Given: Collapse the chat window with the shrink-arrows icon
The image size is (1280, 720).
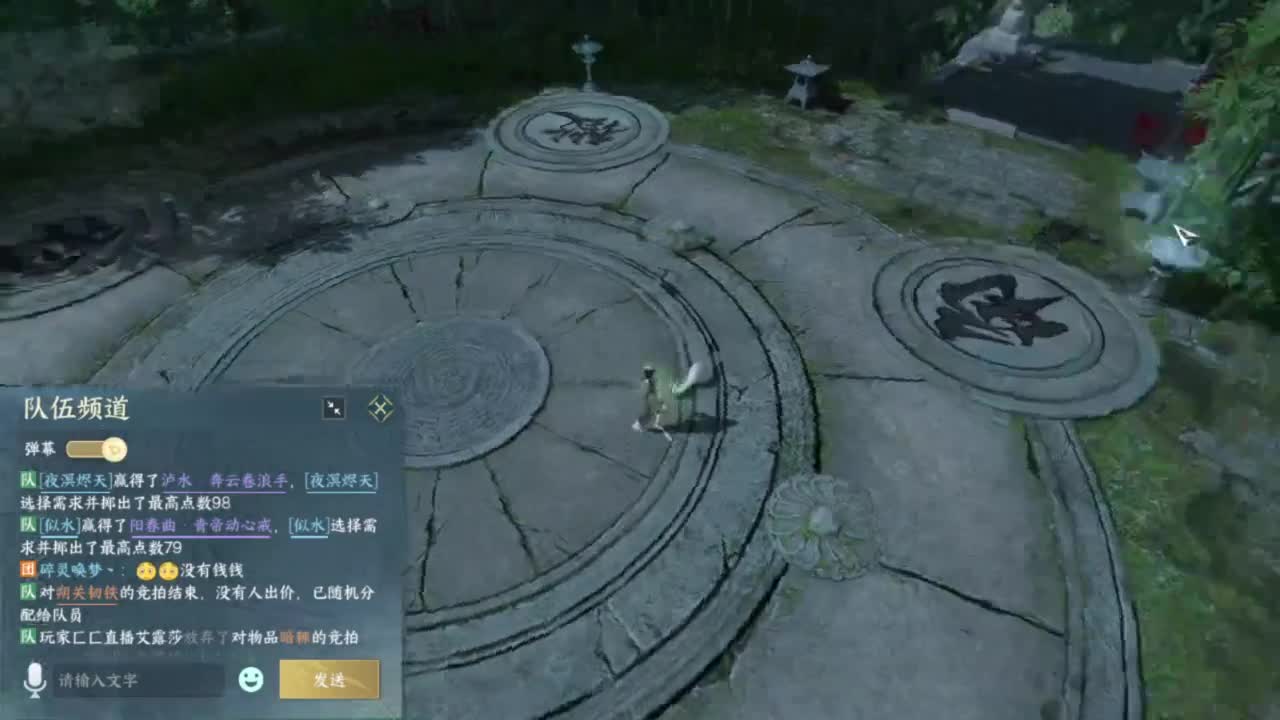Looking at the screenshot, I should tap(334, 407).
